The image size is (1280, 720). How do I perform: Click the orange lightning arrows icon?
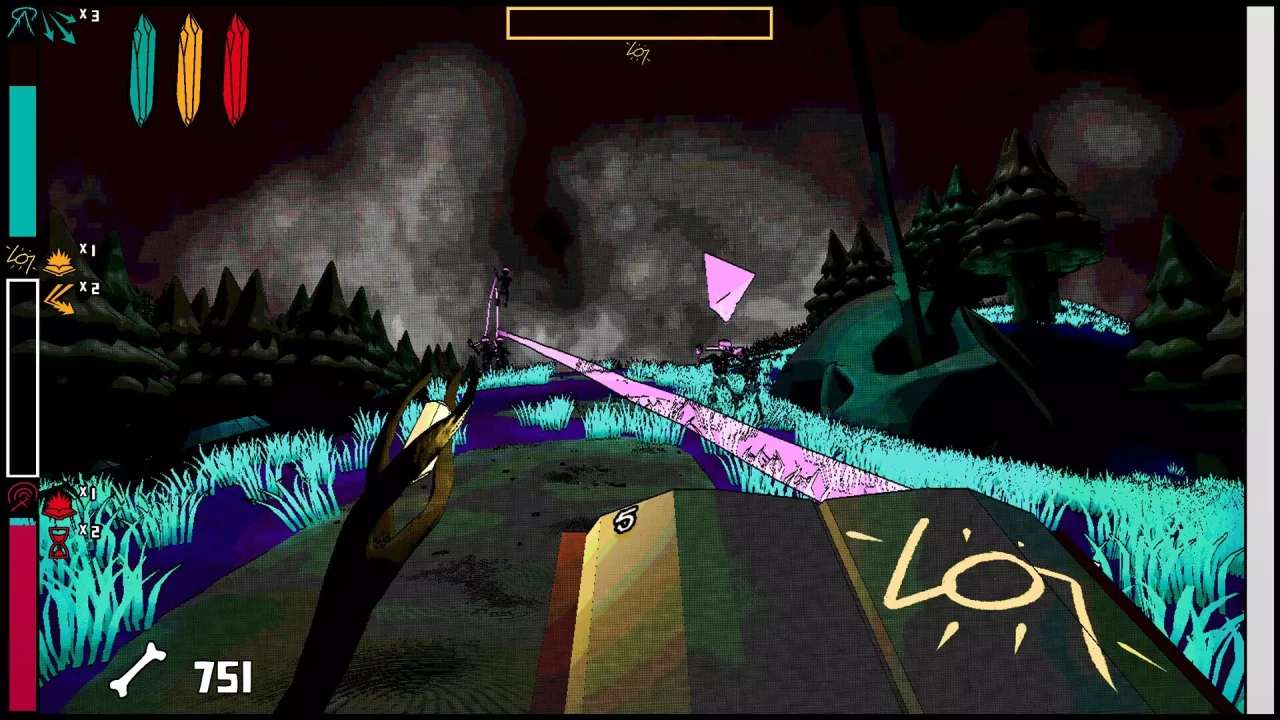point(59,297)
